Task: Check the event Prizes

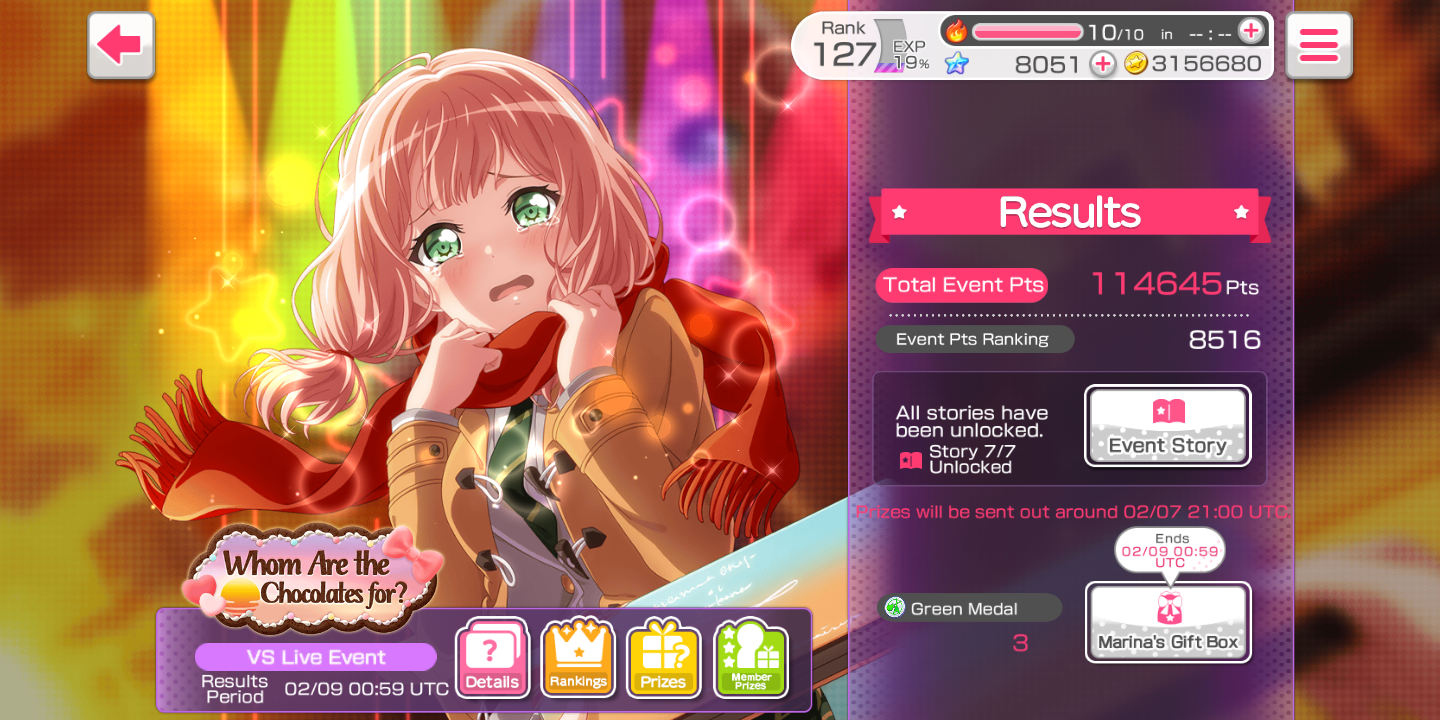Action: click(x=663, y=659)
